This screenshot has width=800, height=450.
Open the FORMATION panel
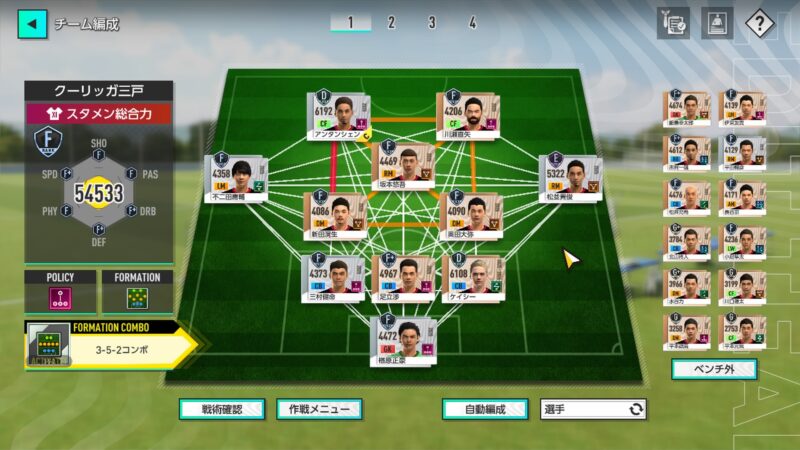pyautogui.click(x=137, y=292)
